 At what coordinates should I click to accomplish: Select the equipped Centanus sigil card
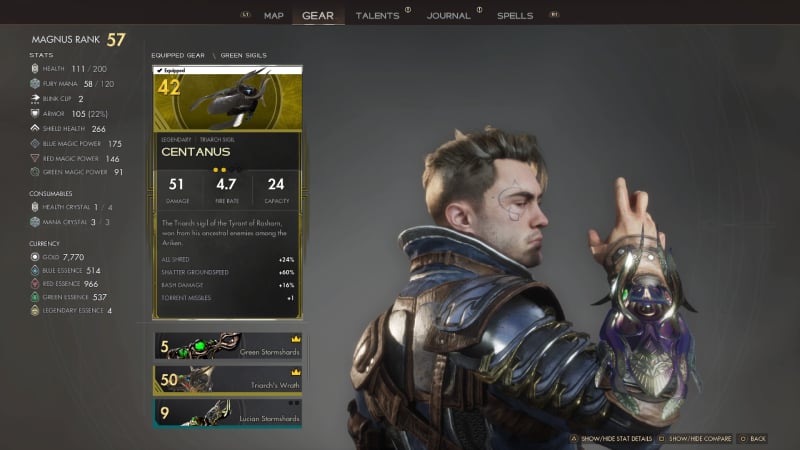coord(227,192)
